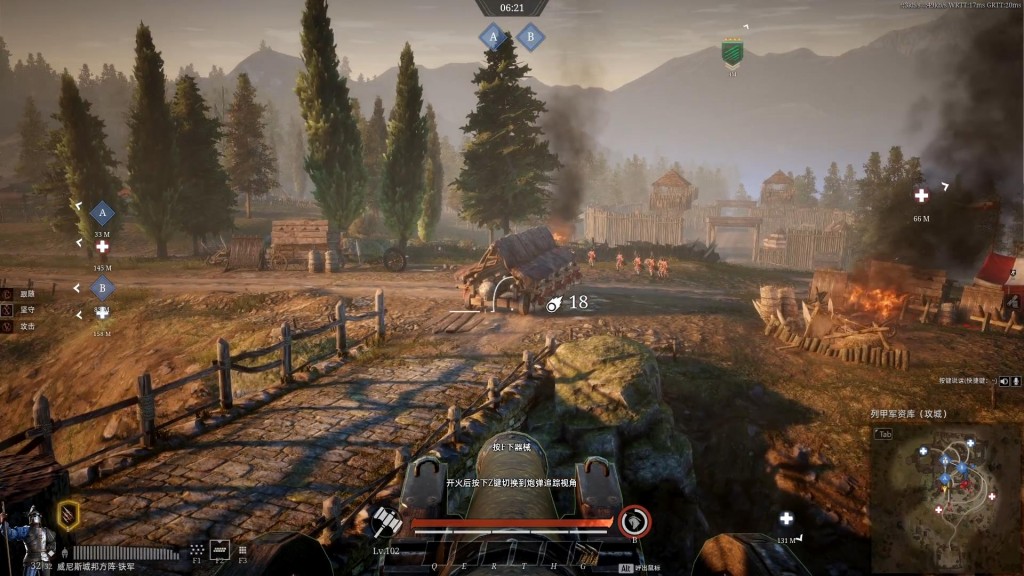Toggle the microphone icon
The height and width of the screenshot is (576, 1024).
point(1015,381)
